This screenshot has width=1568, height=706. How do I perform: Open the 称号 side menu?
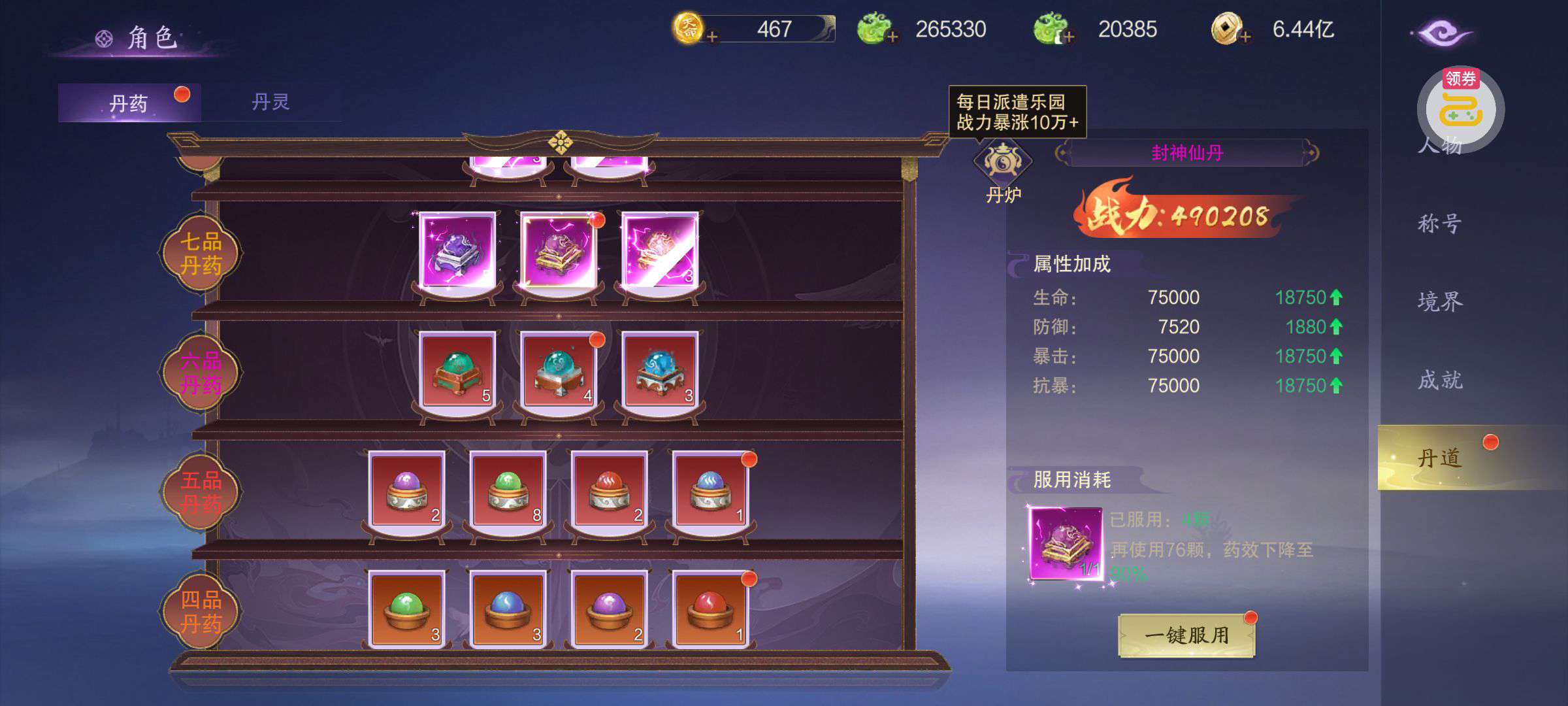click(1439, 224)
